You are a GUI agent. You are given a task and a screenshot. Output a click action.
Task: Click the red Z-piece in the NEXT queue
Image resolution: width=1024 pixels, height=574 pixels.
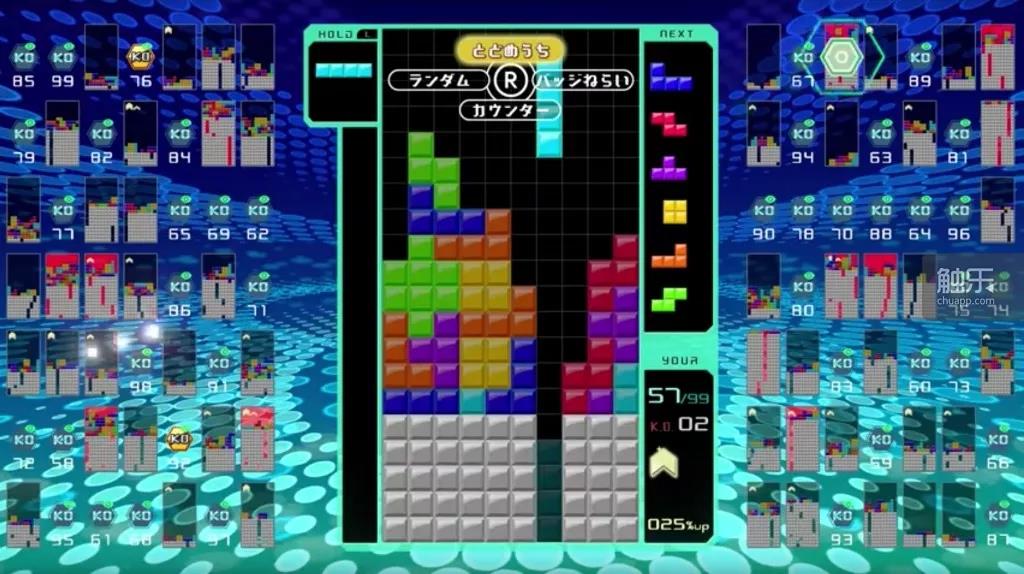670,123
